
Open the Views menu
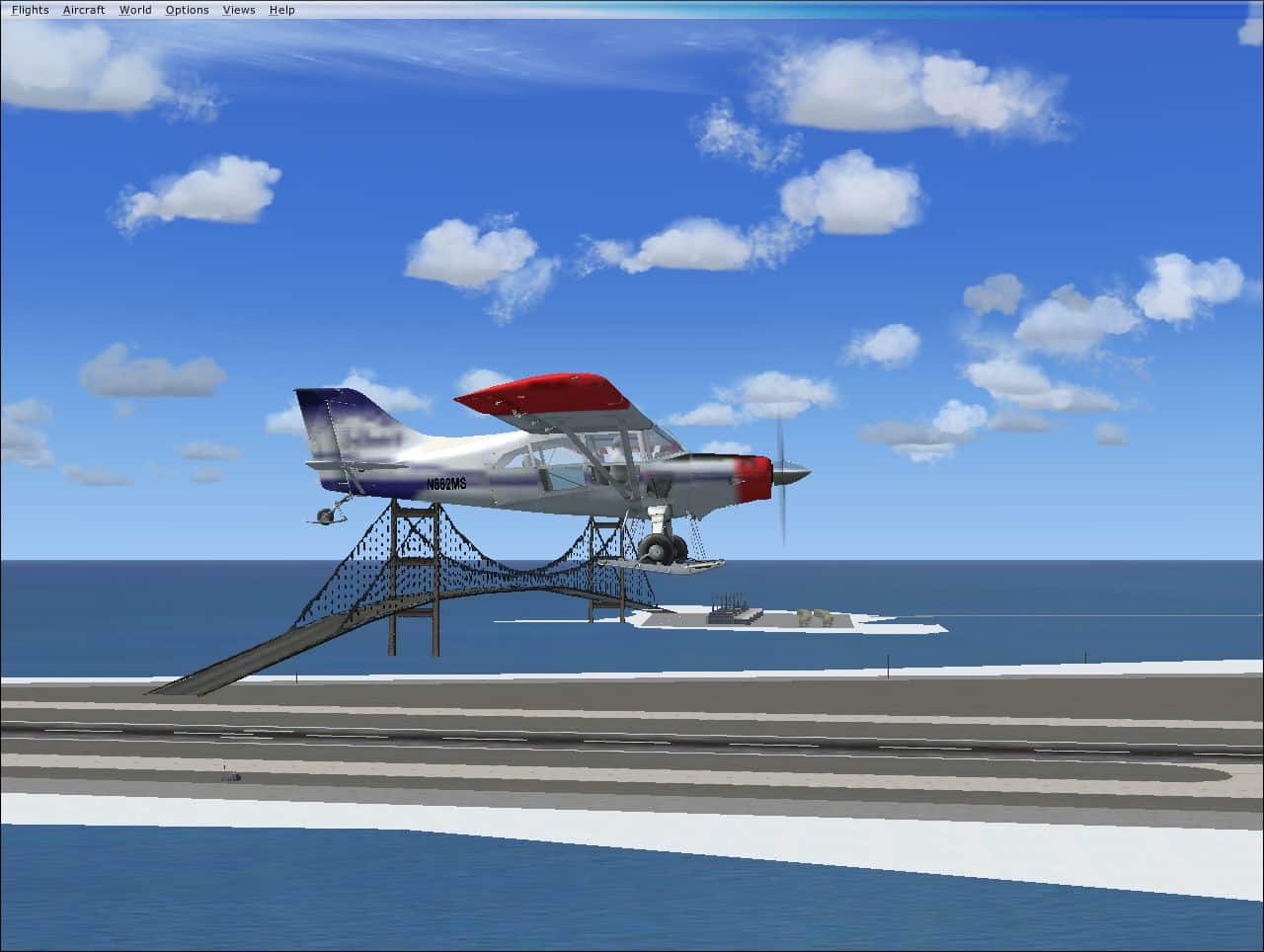[238, 9]
